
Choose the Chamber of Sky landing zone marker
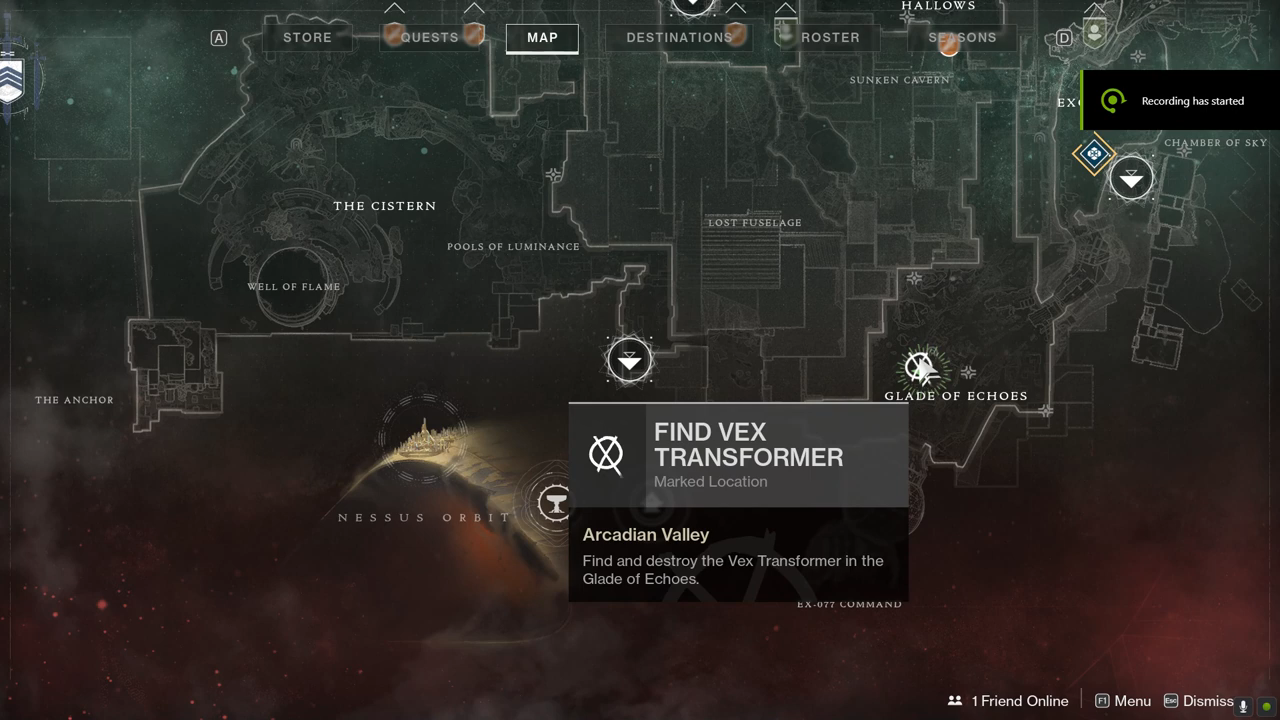[1131, 179]
